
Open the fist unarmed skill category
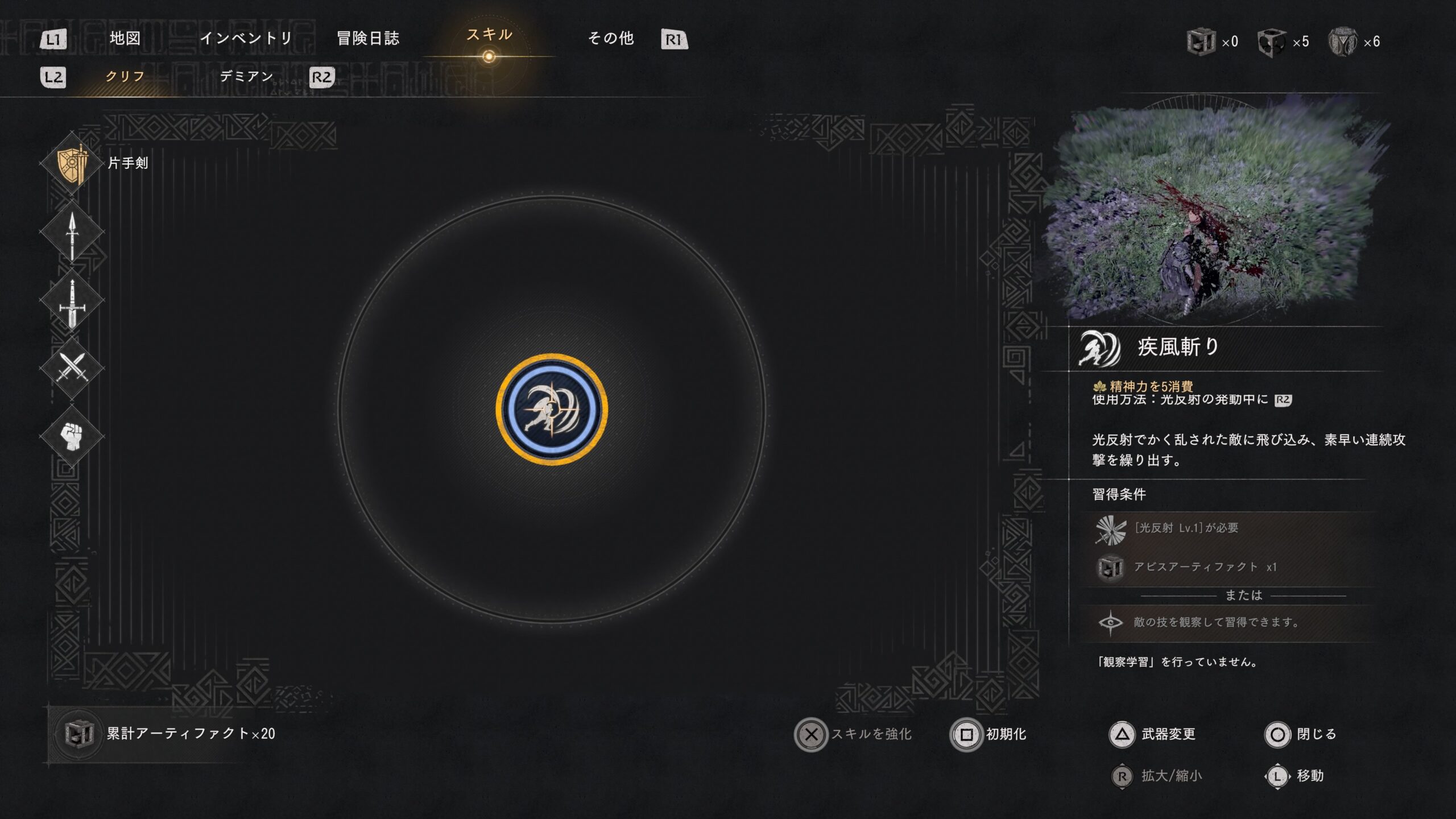click(72, 437)
